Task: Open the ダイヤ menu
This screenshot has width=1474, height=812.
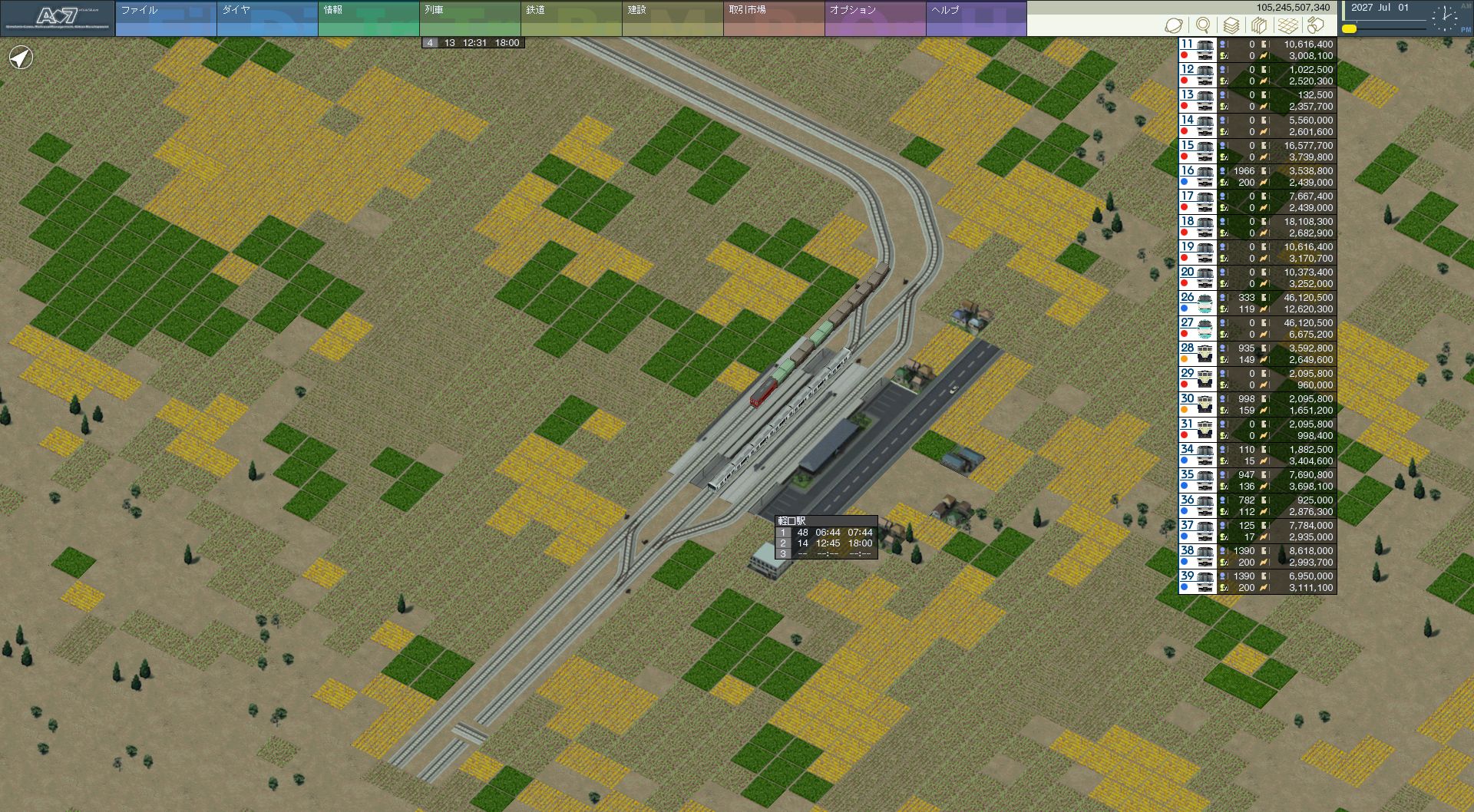Action: [x=266, y=18]
